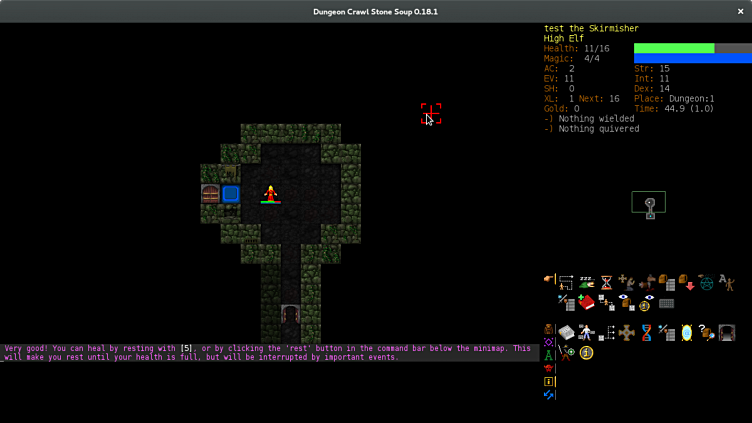Choose the kneeling pray command icon

point(627,282)
